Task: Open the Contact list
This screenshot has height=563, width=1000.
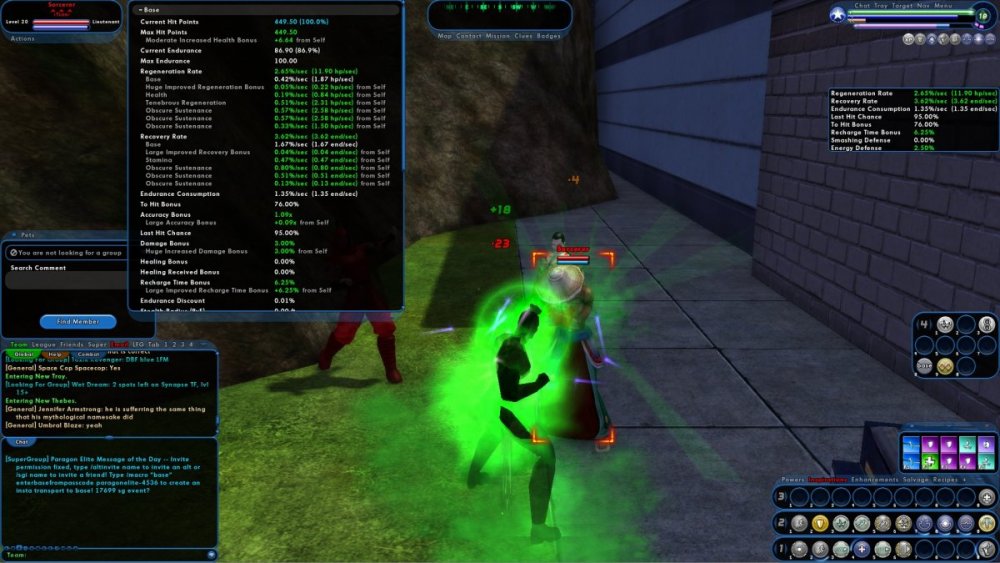Action: tap(468, 35)
